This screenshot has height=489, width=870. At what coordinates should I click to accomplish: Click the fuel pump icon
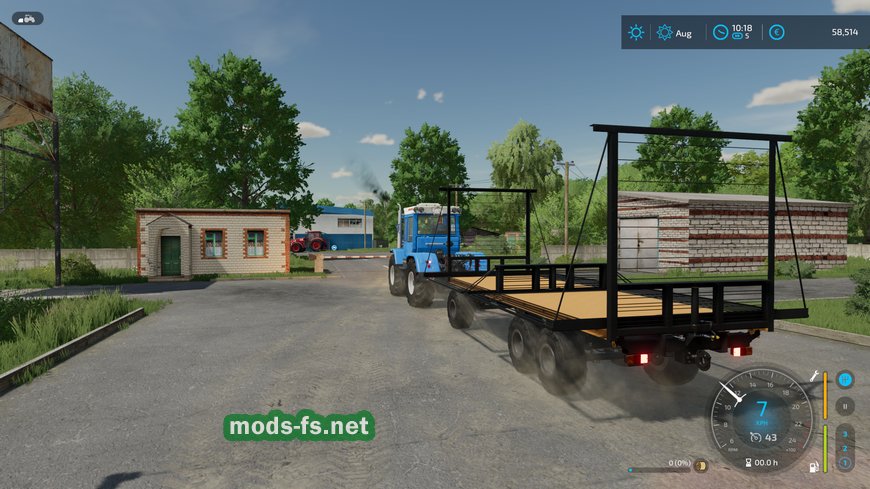pos(812,465)
